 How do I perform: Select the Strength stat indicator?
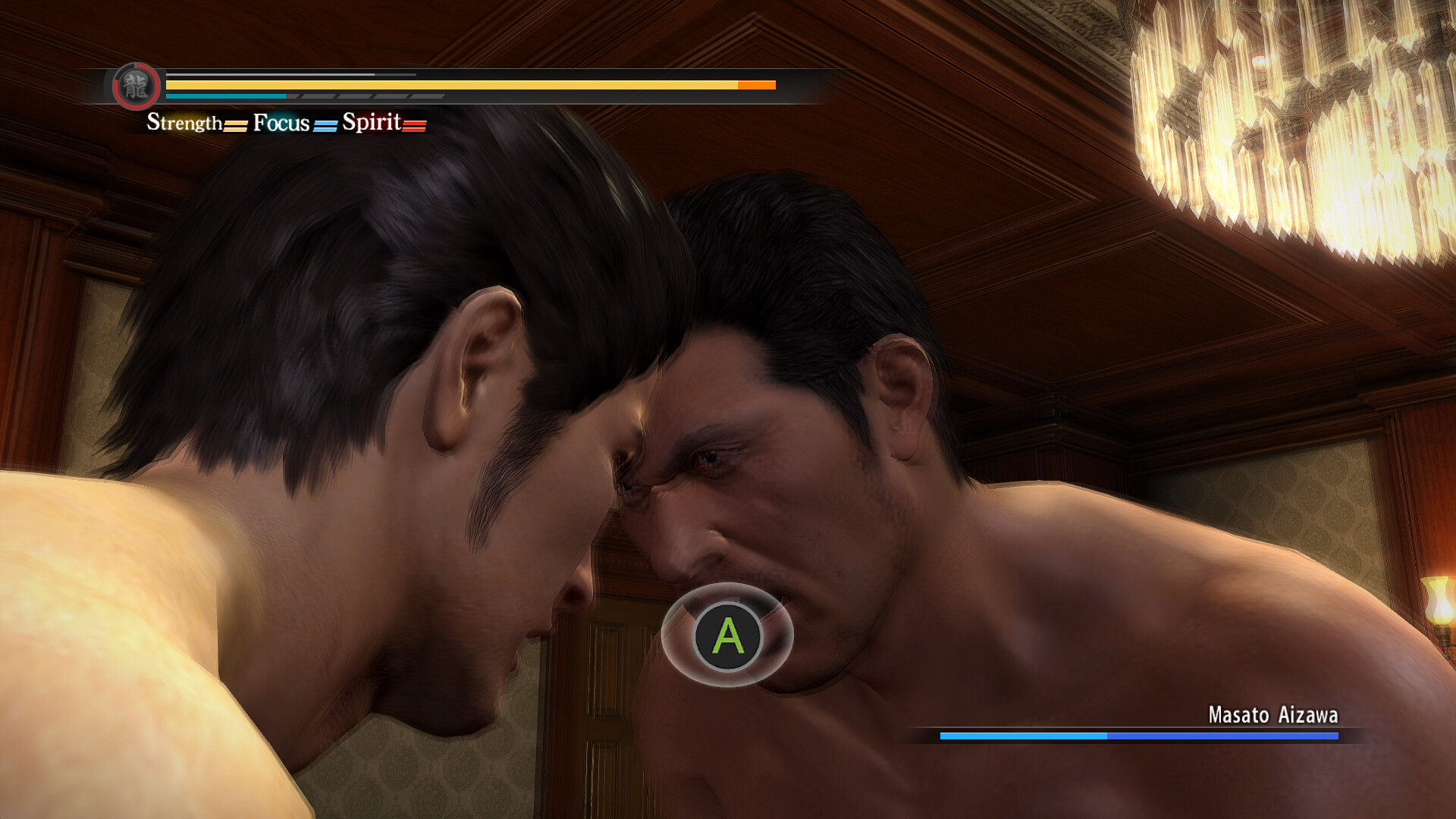click(196, 123)
